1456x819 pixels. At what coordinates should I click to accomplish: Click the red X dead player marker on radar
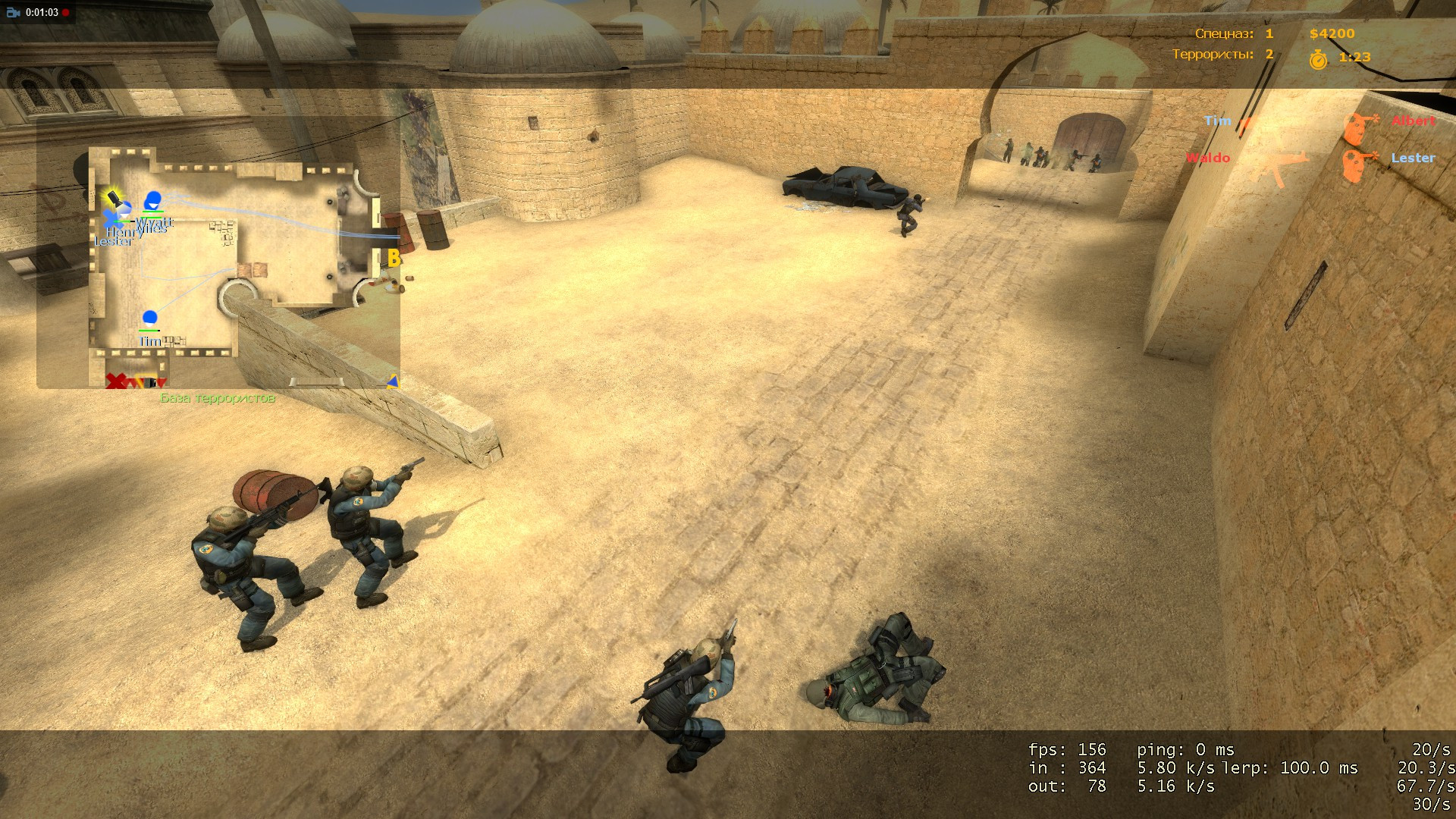pyautogui.click(x=115, y=381)
